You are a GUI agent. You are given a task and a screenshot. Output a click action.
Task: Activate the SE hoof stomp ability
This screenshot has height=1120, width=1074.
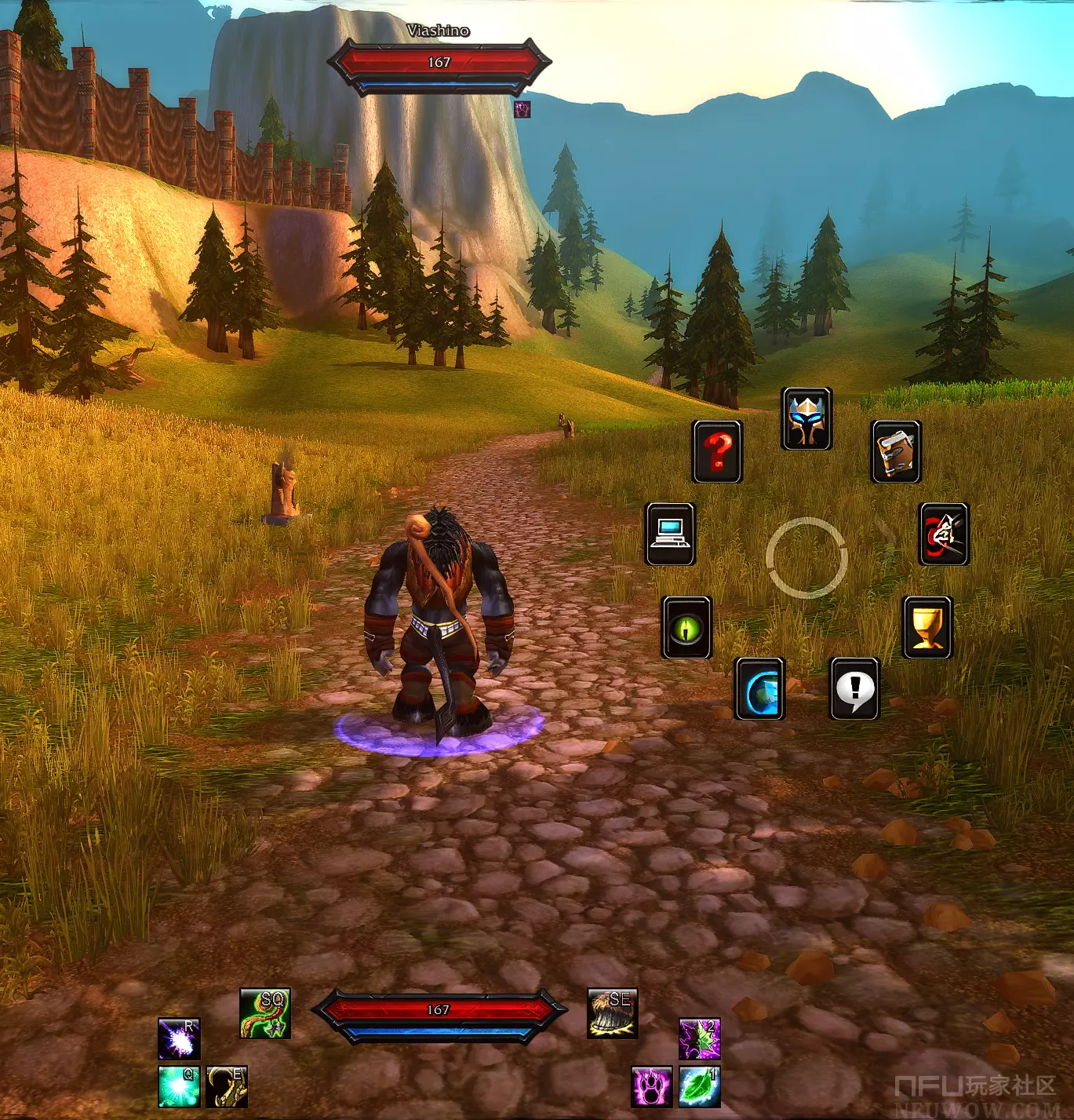click(x=612, y=1012)
